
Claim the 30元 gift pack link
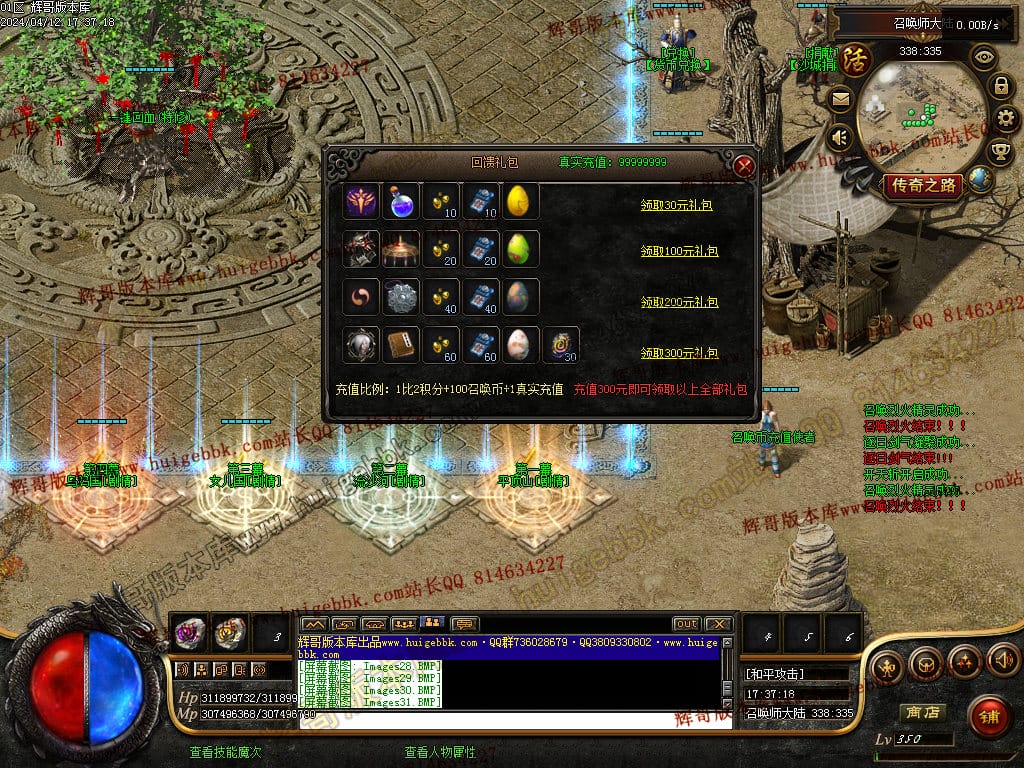[679, 205]
